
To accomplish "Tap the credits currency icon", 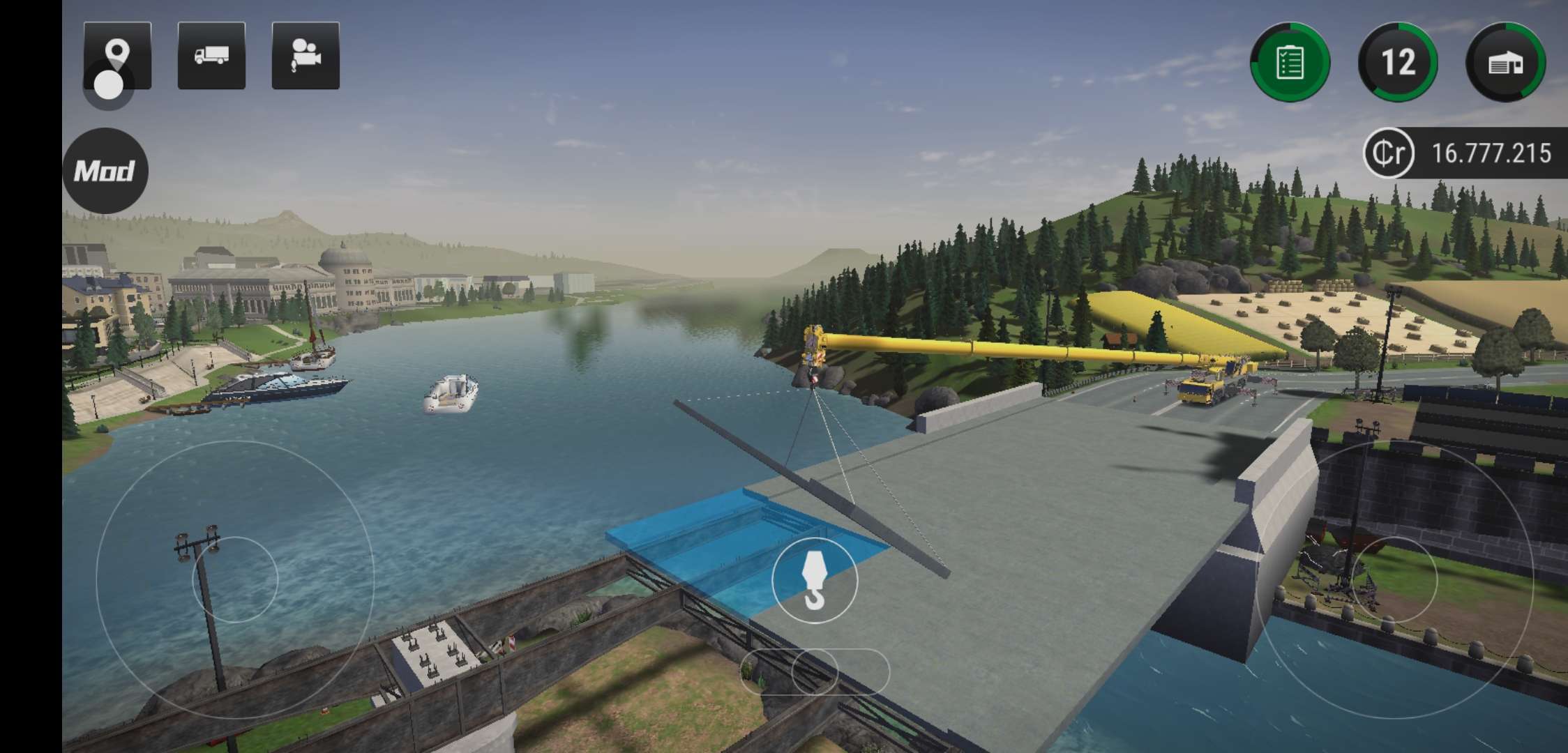I will coord(1388,153).
